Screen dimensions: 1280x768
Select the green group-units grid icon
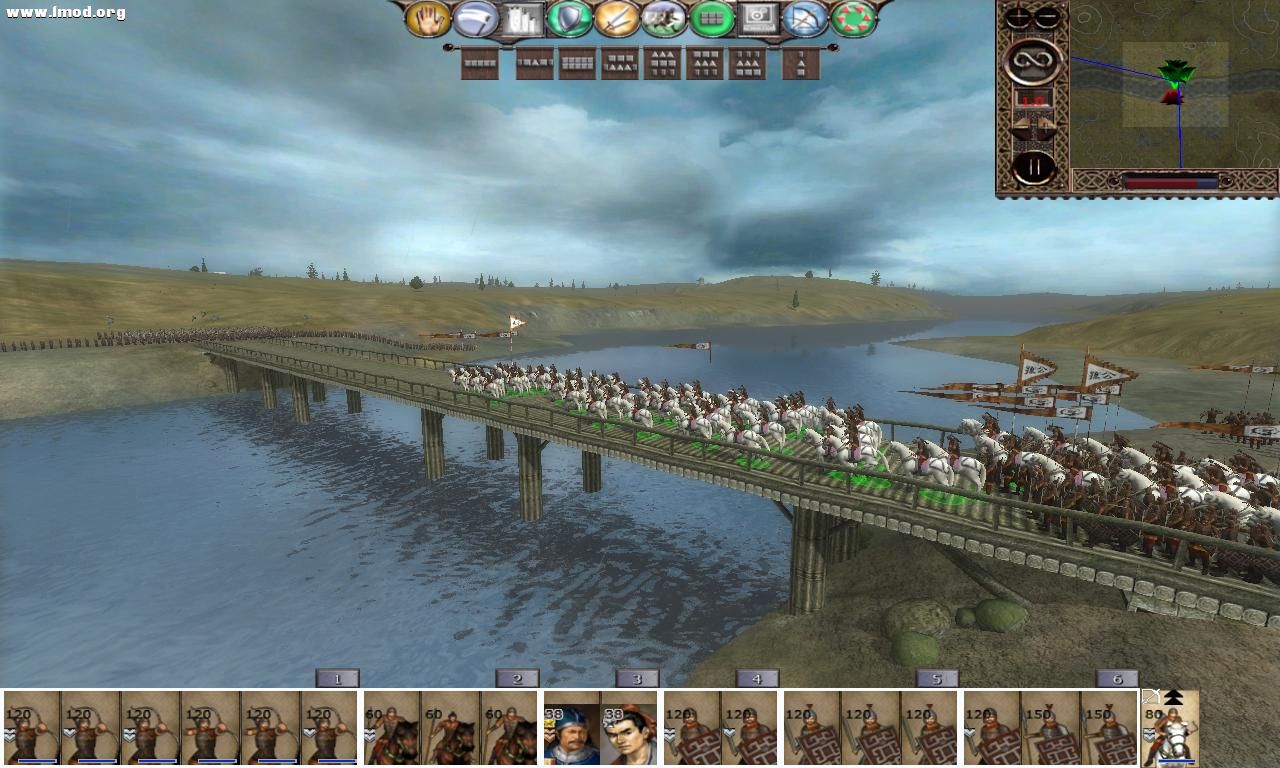point(714,18)
